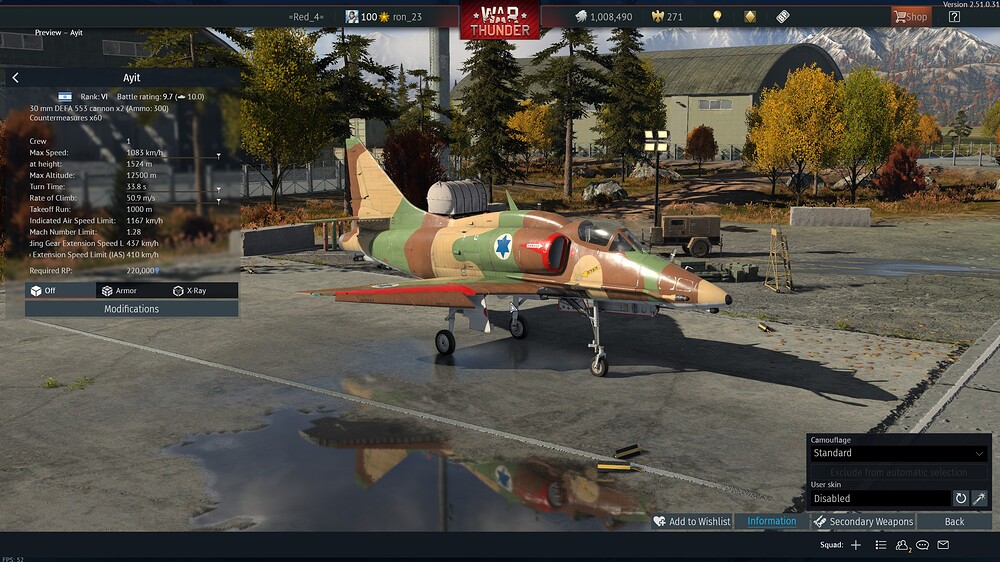Image resolution: width=1000 pixels, height=562 pixels.
Task: Click the squad plus button
Action: click(855, 545)
